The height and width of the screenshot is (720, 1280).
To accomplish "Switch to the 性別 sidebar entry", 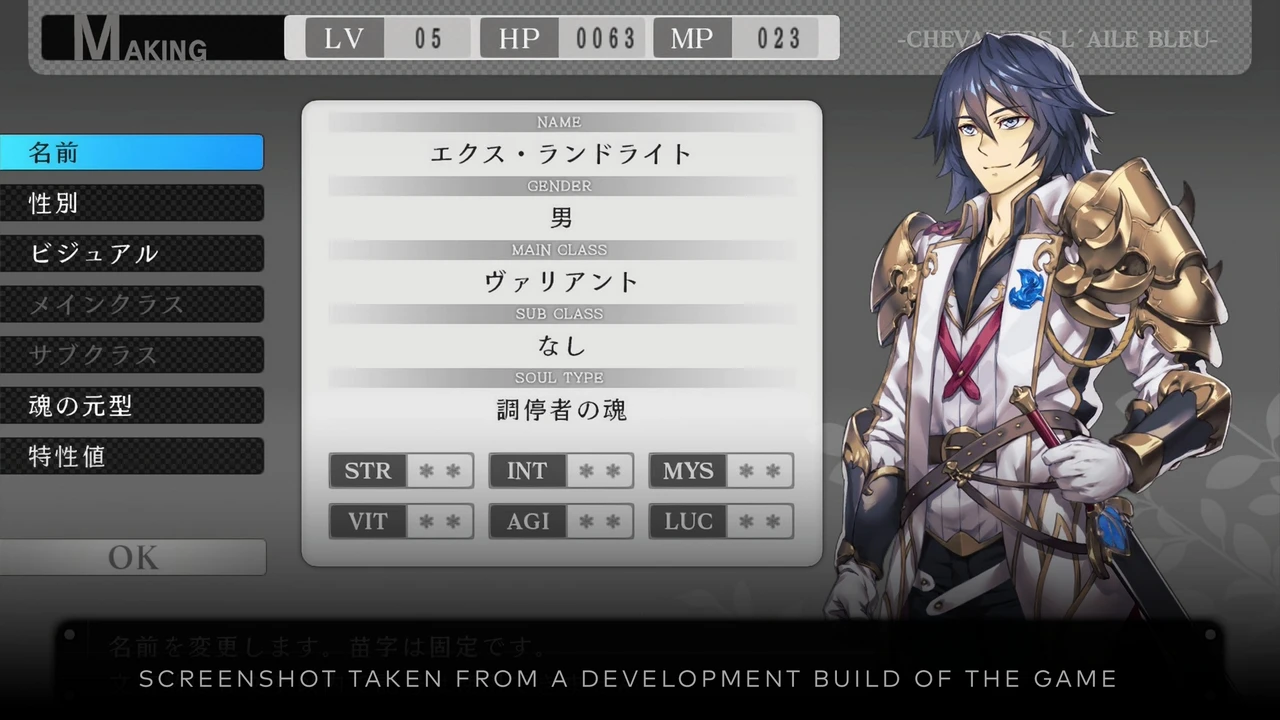I will point(132,203).
